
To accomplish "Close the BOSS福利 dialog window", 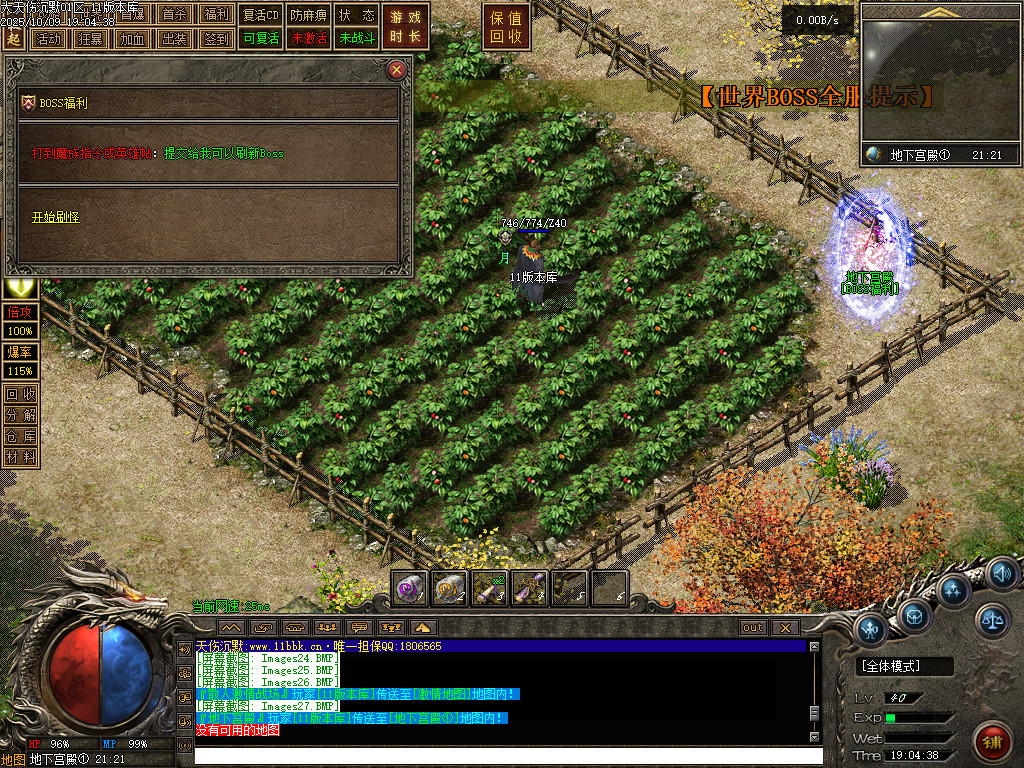I will coord(397,69).
